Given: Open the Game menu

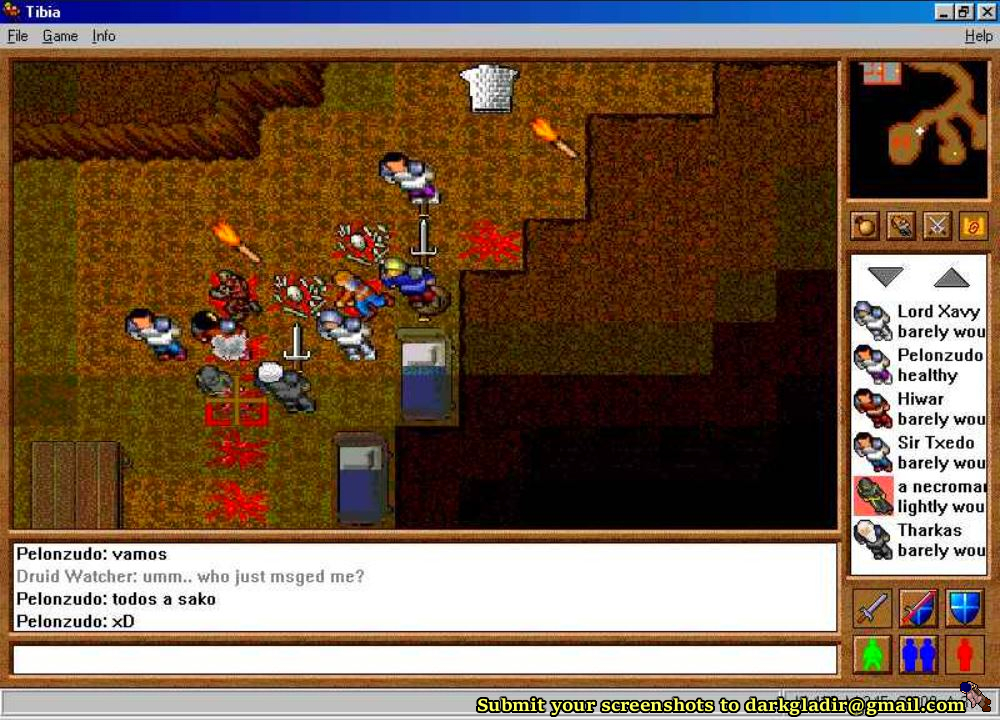Looking at the screenshot, I should [60, 36].
